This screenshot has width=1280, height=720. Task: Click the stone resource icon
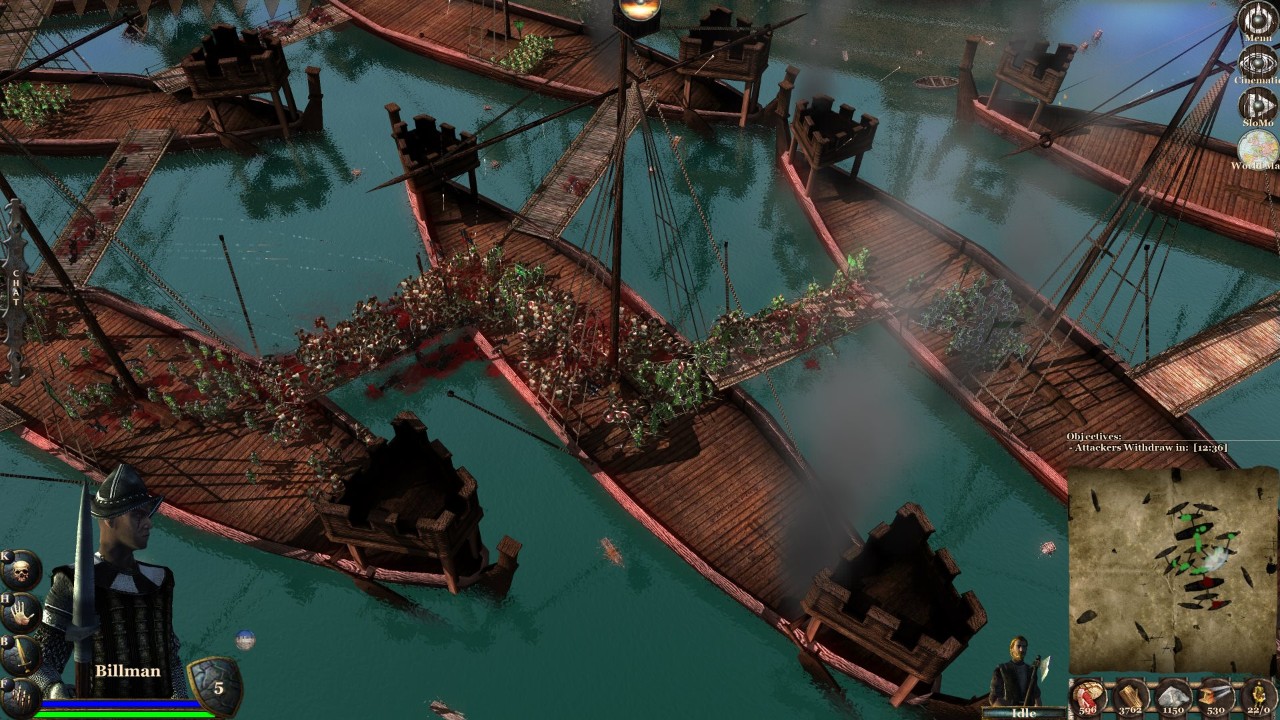1172,697
